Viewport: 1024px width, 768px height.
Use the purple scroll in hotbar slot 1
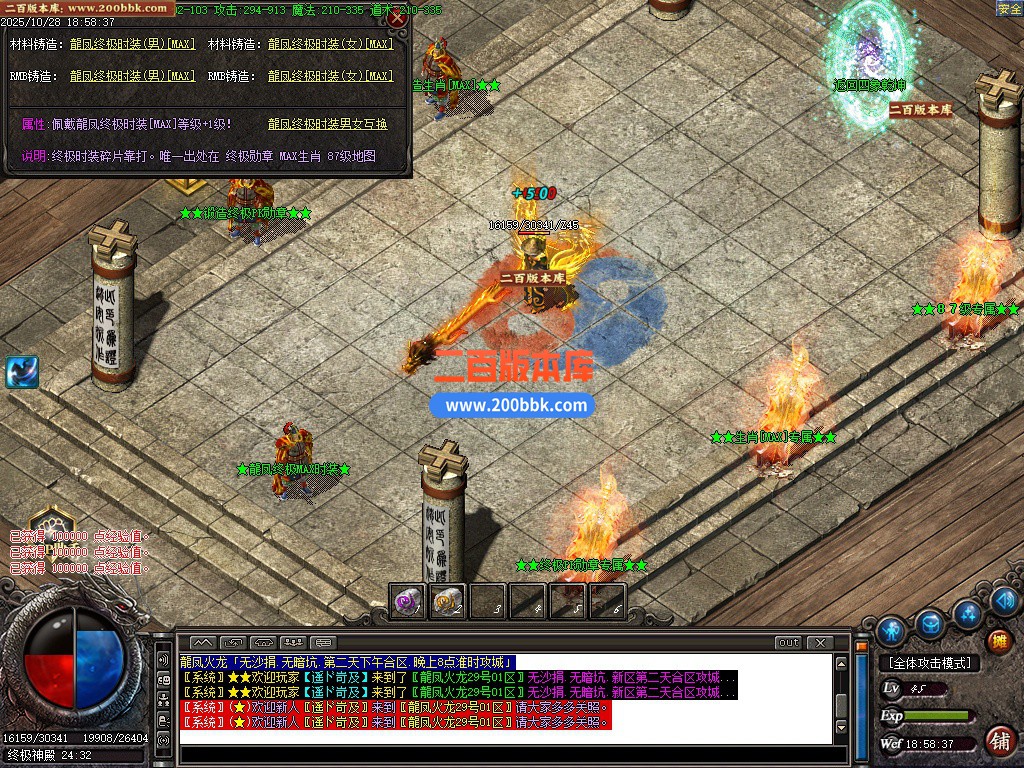click(x=407, y=601)
